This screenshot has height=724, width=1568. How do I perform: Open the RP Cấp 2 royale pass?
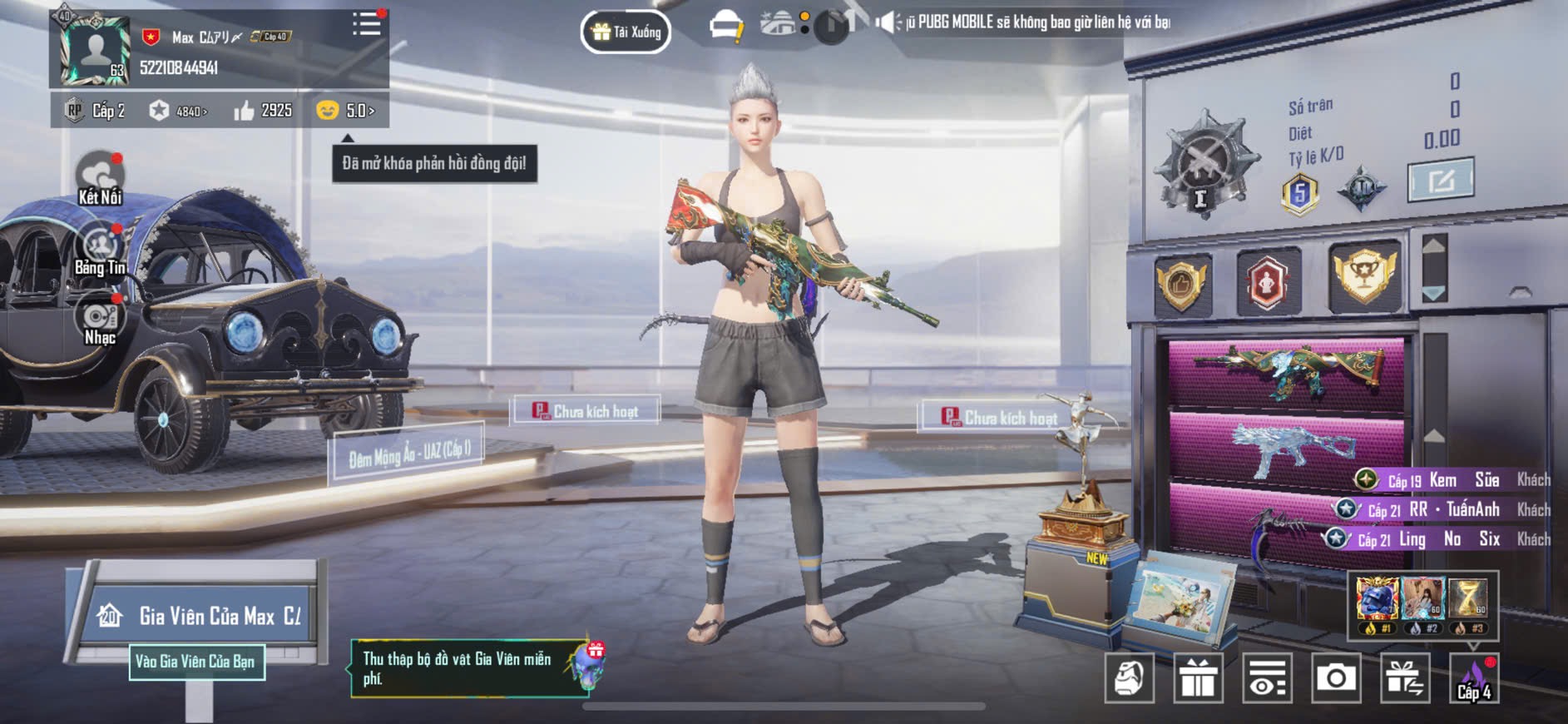point(96,111)
